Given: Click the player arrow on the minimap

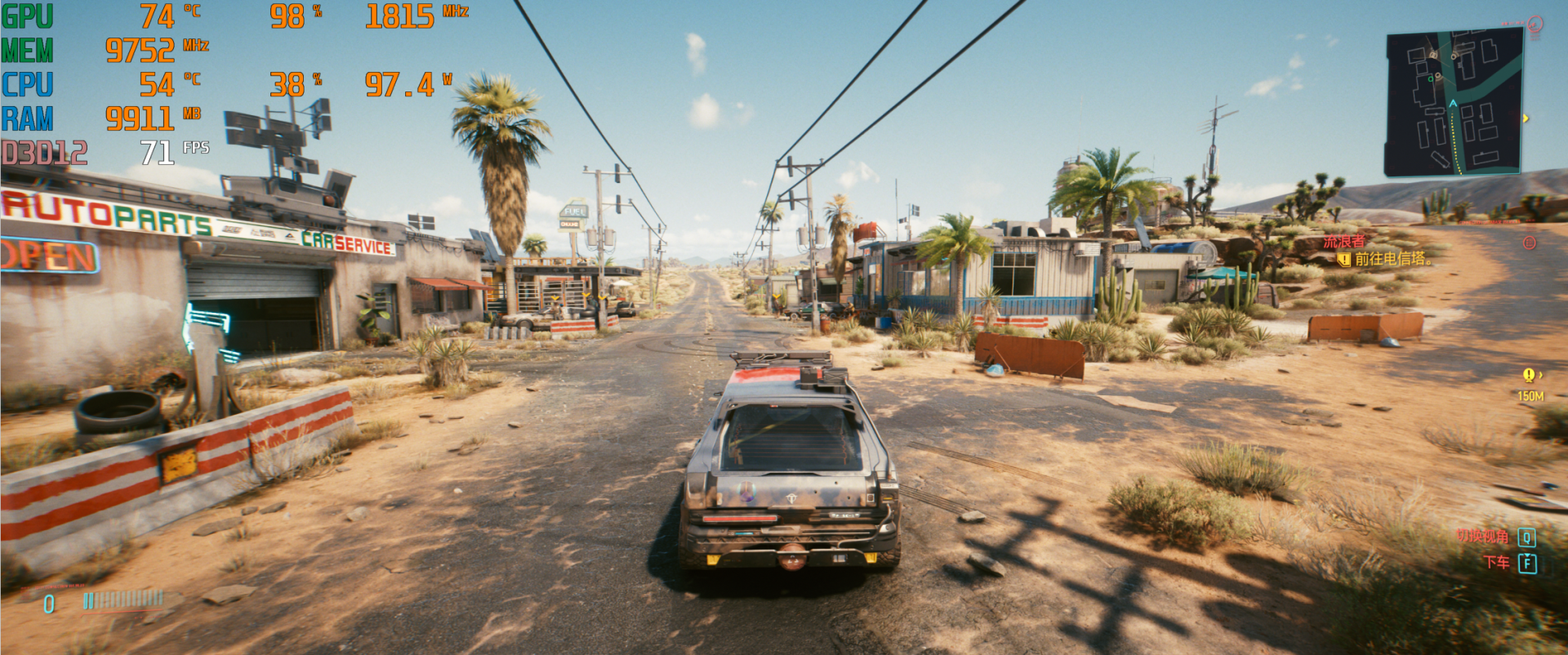Looking at the screenshot, I should point(1453,104).
